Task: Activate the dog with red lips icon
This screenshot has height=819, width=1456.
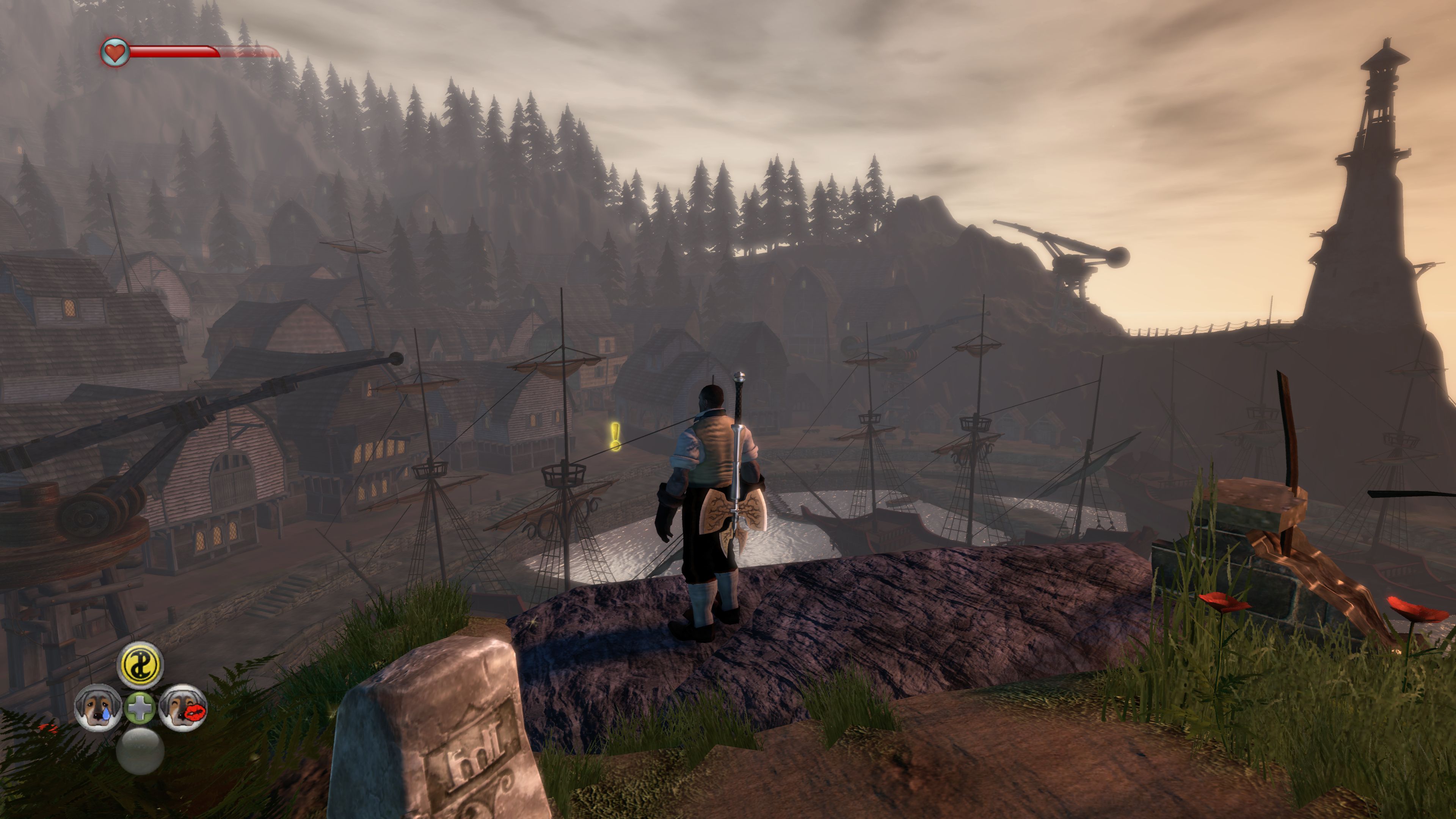Action: click(182, 706)
